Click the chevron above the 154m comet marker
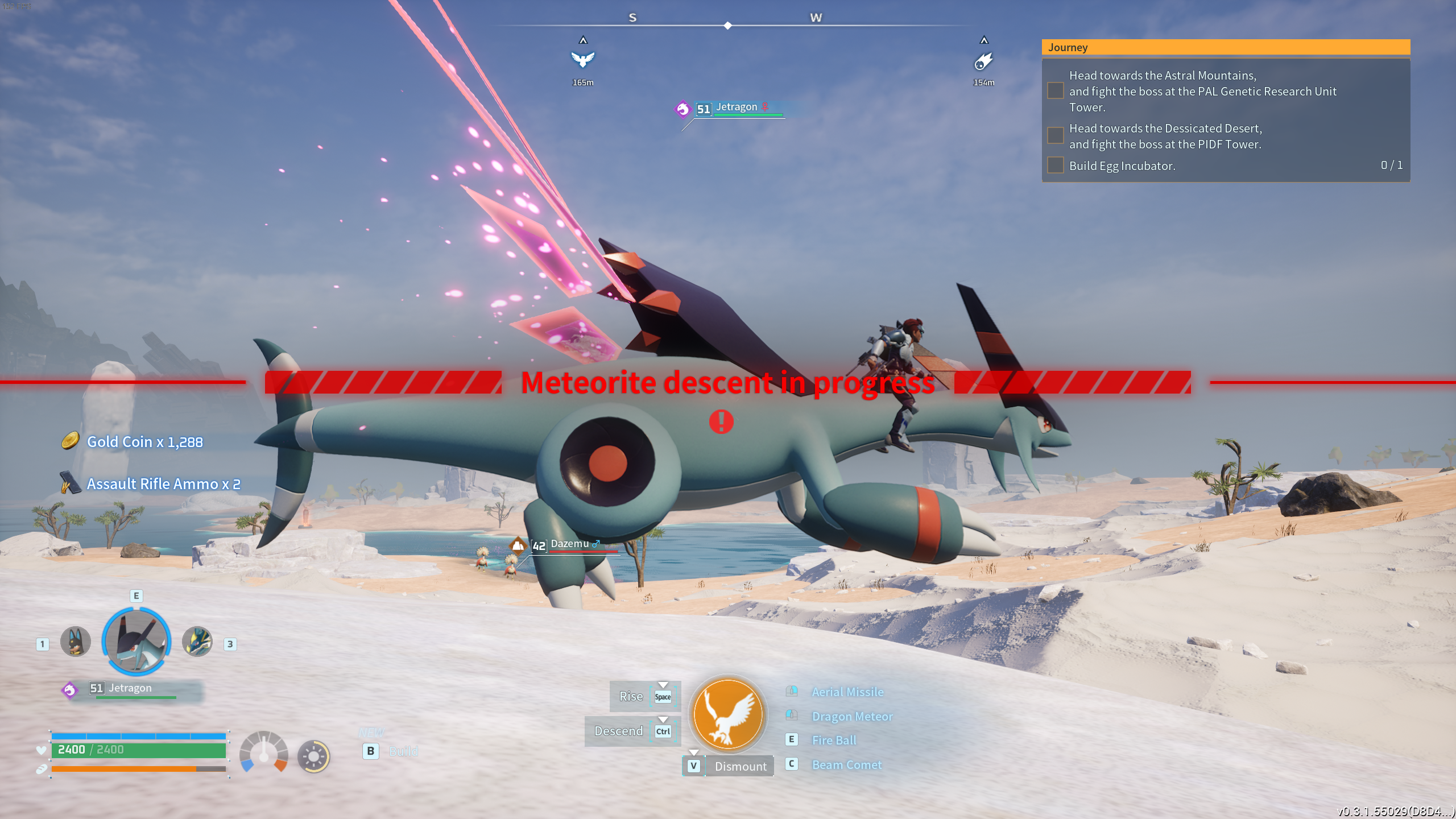Image resolution: width=1456 pixels, height=819 pixels. tap(983, 40)
